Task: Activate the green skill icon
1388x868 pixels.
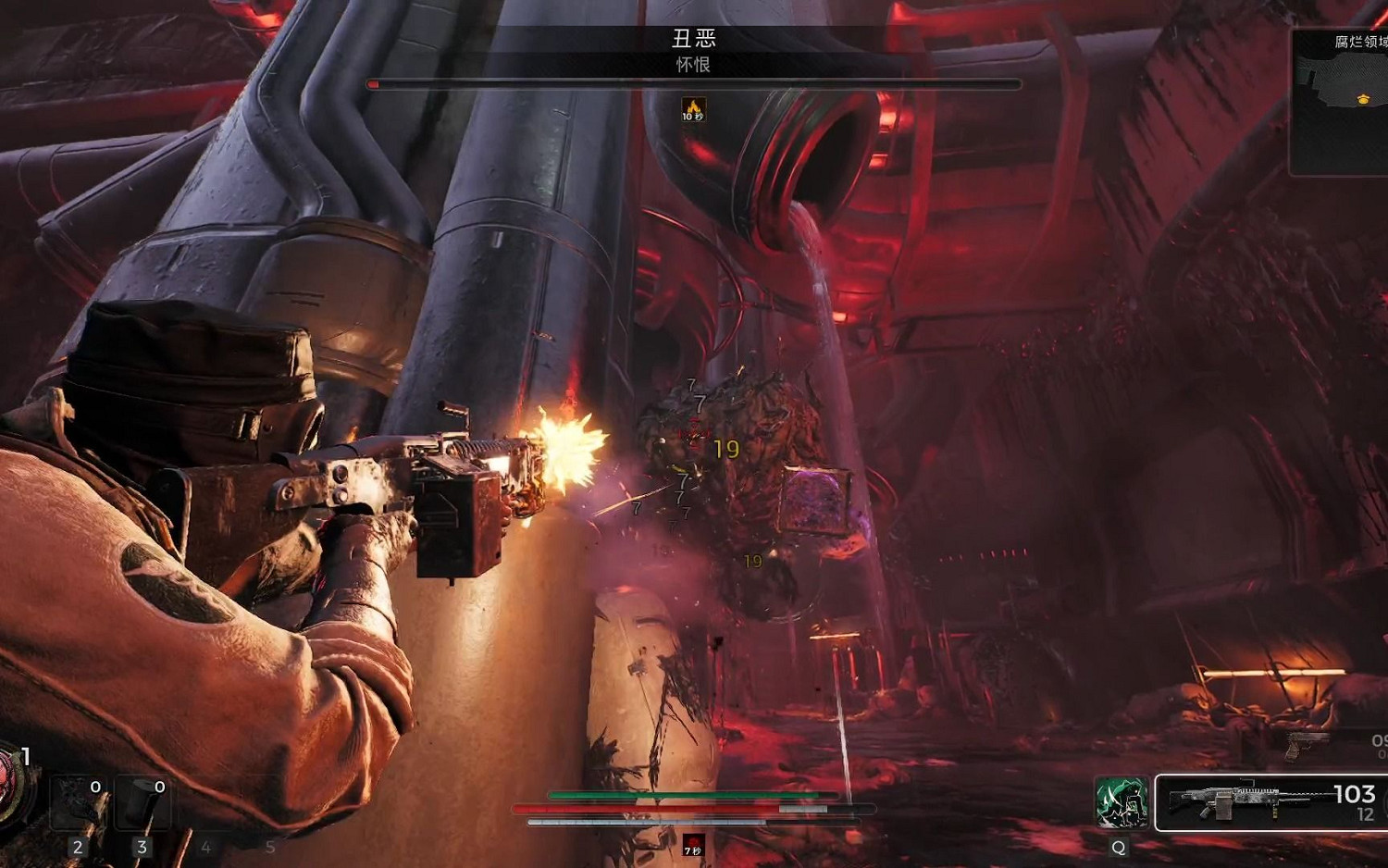Action: [1122, 802]
